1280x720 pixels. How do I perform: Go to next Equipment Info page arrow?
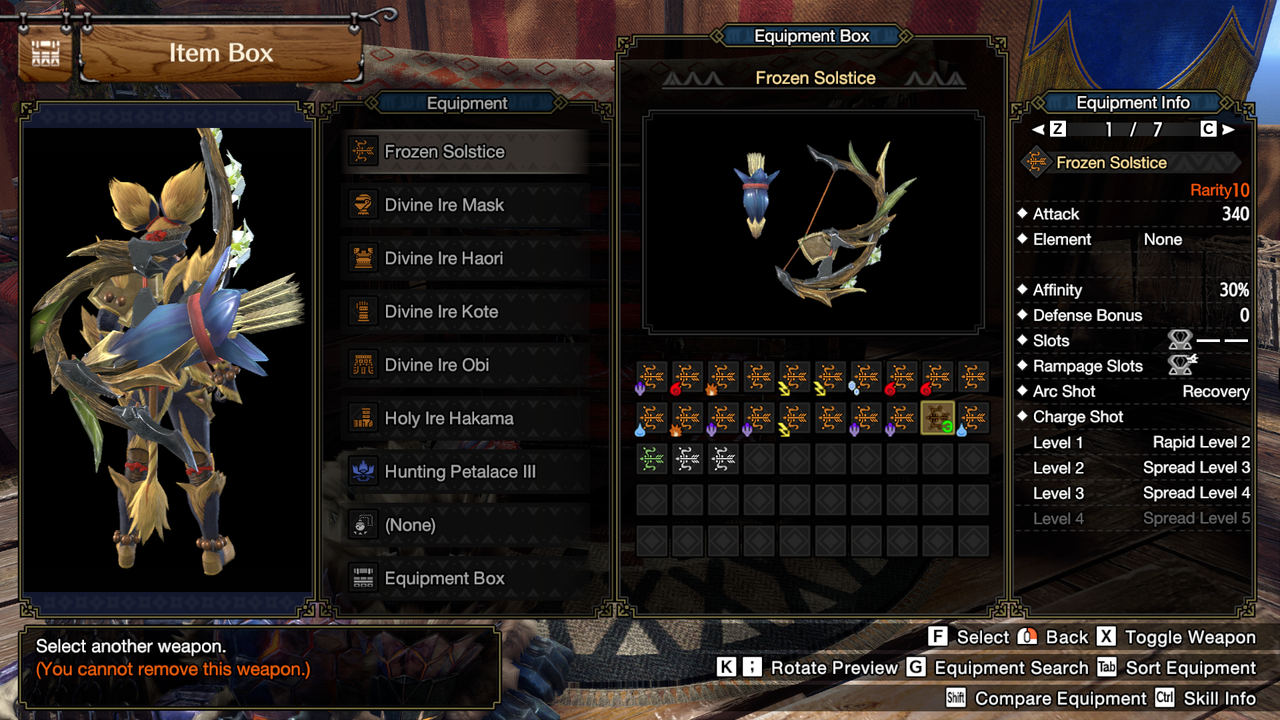click(x=1228, y=129)
